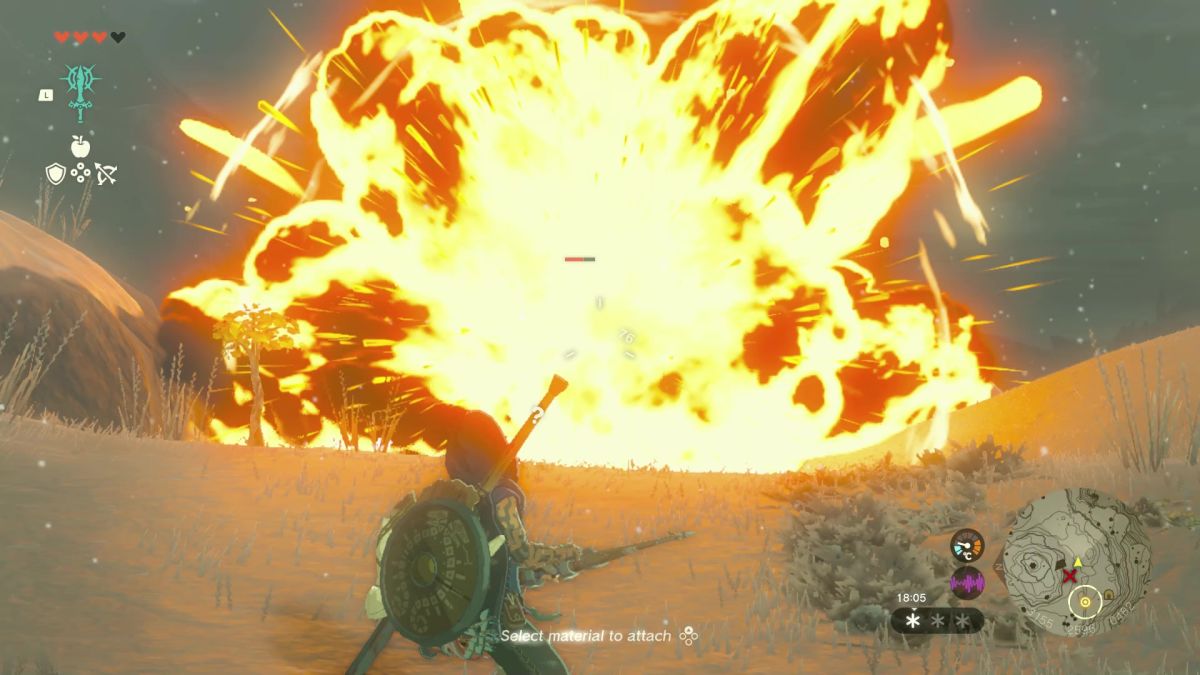Click the snowflake weather forecast panel
1200x675 pixels.
point(937,621)
